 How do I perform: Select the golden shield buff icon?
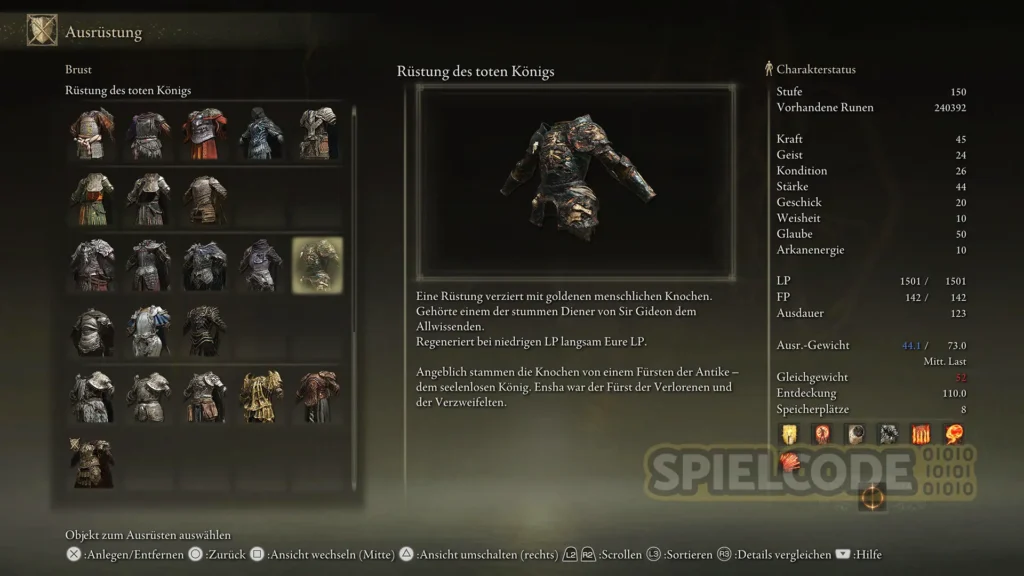pos(790,434)
